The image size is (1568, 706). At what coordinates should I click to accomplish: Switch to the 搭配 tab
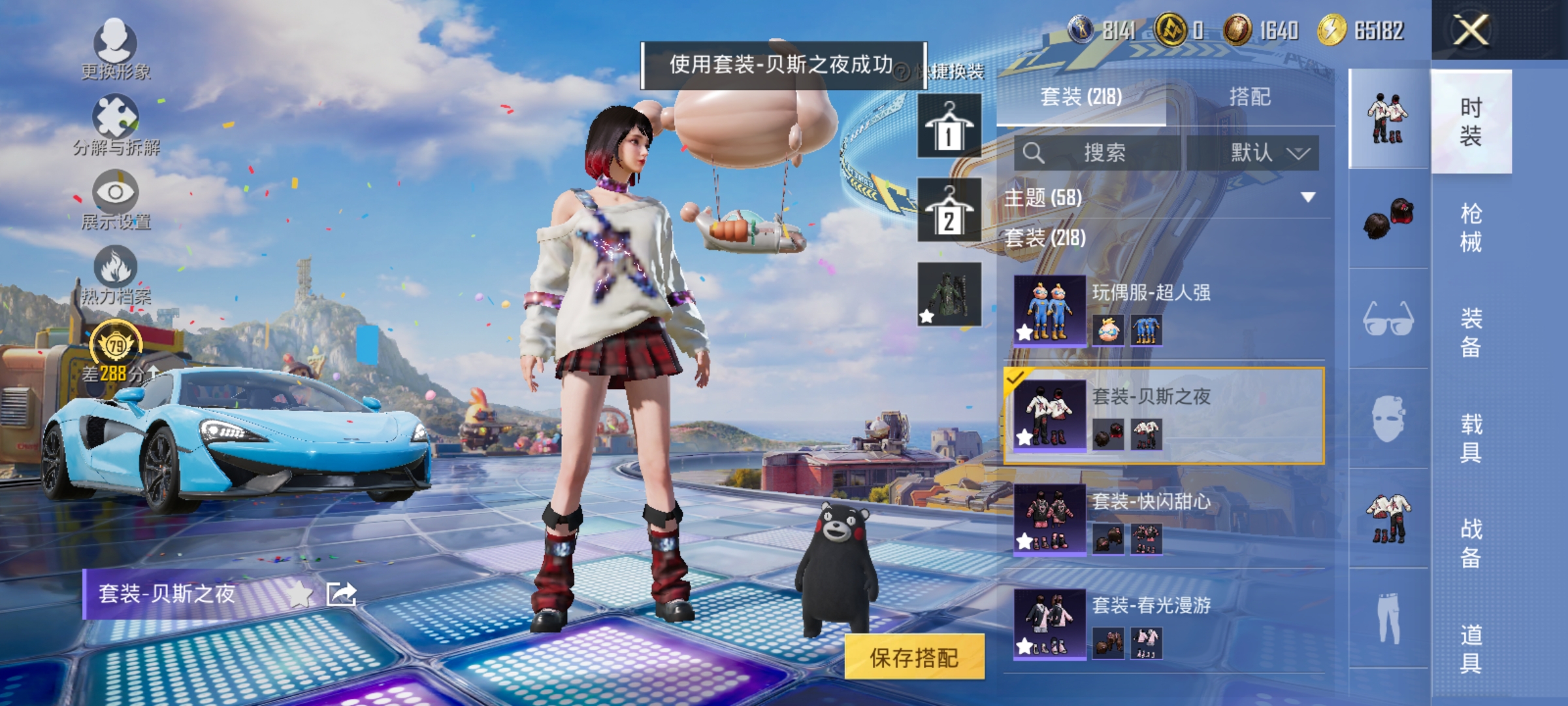[x=1253, y=97]
